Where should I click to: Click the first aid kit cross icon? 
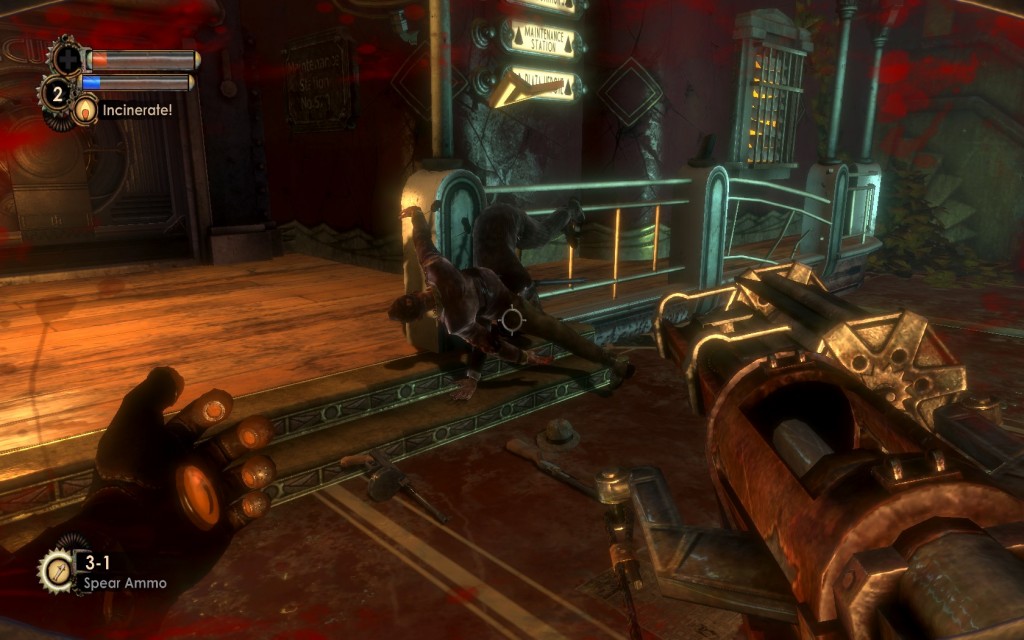pyautogui.click(x=67, y=56)
